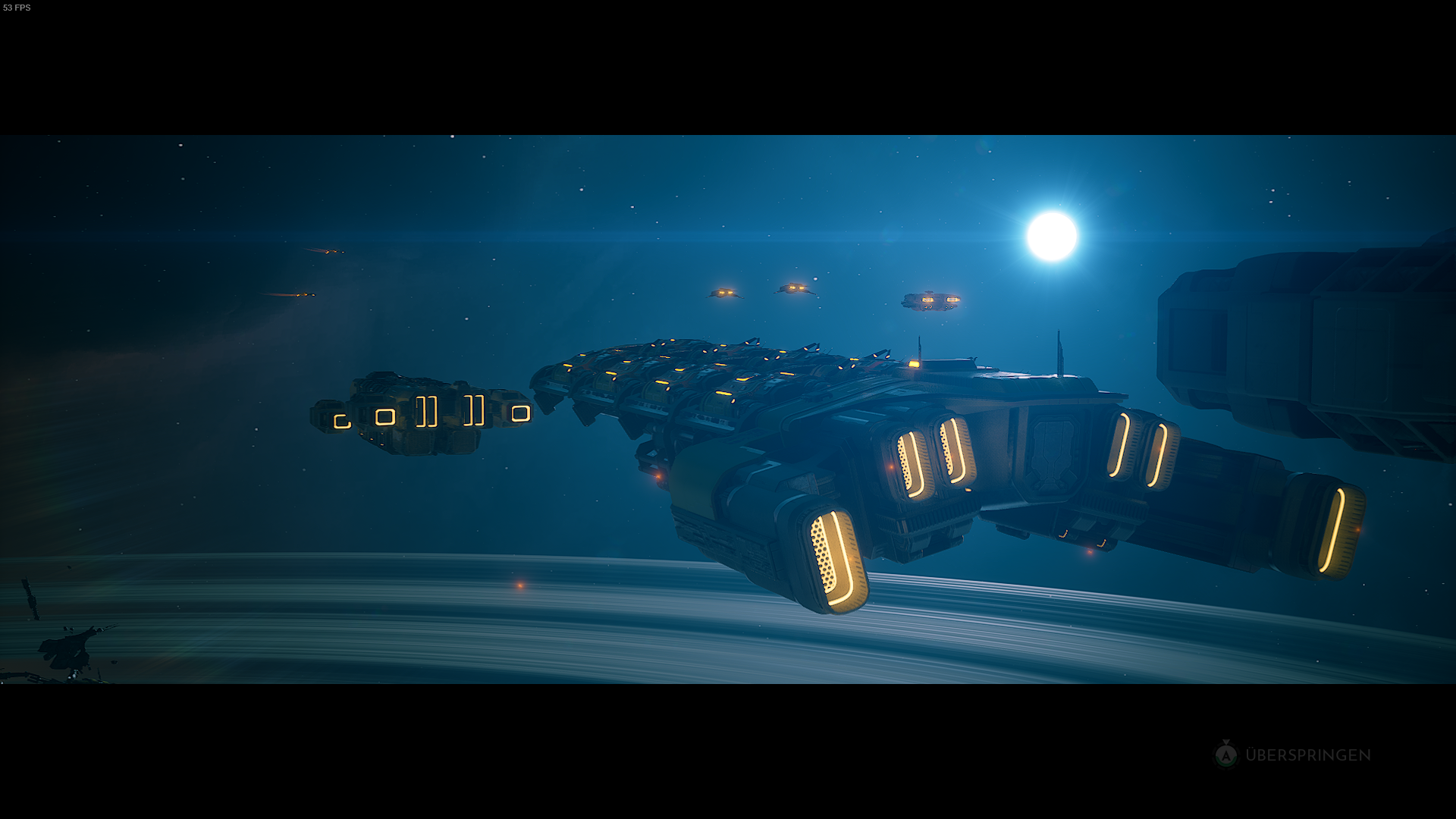The height and width of the screenshot is (819, 1456).
Task: Select the bright blue sun in the sky
Action: tap(1053, 237)
